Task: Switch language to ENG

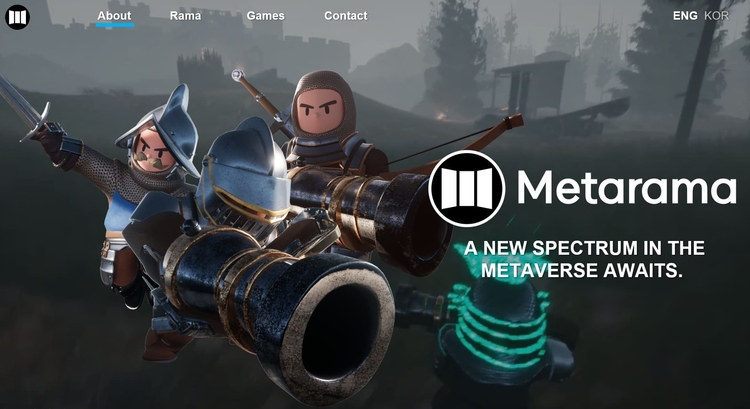Action: tap(685, 16)
